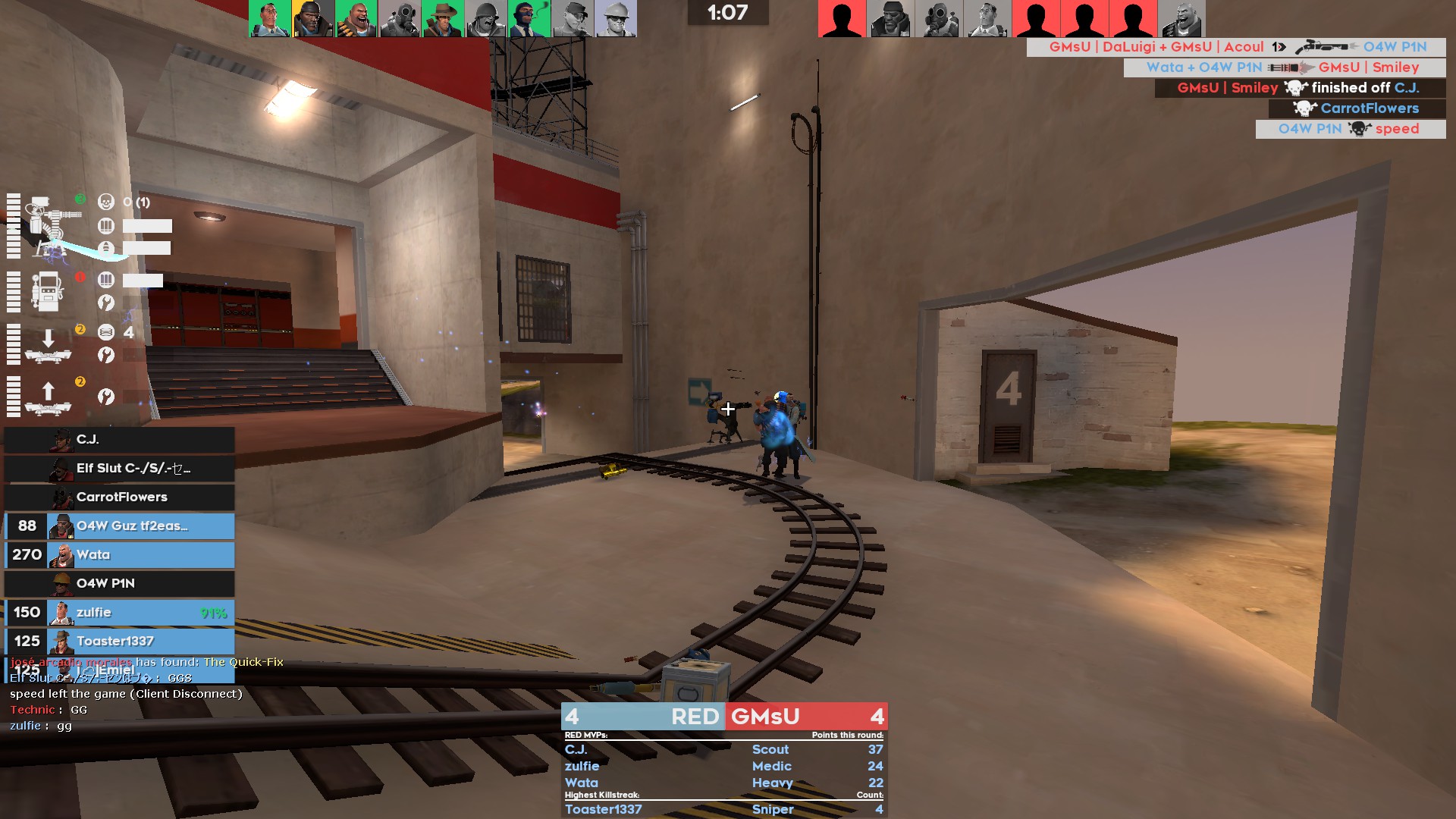Viewport: 1456px width, 819px height.
Task: Select the O4W Guz player row
Action: 119,526
